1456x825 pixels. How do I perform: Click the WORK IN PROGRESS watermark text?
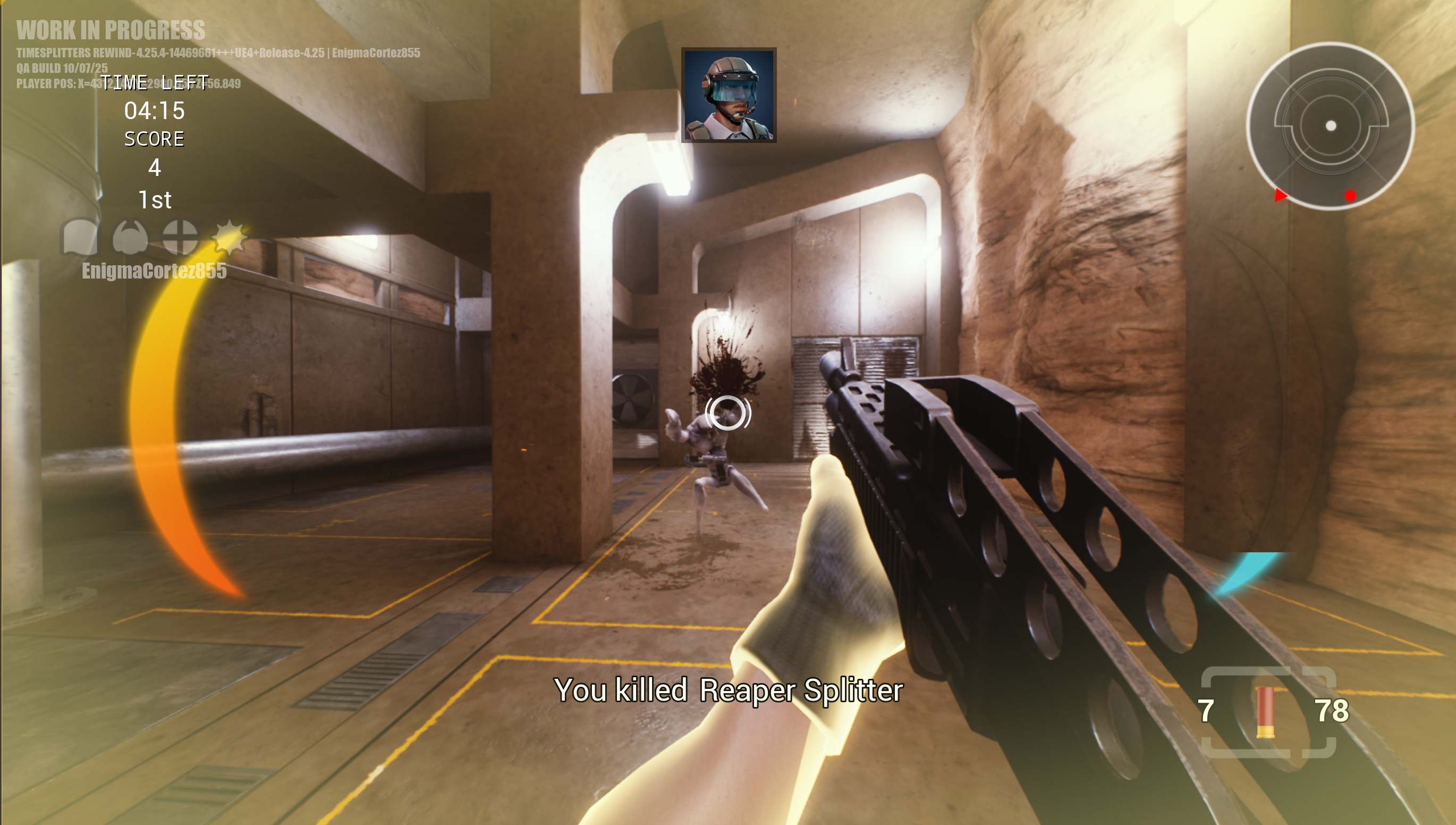(112, 32)
